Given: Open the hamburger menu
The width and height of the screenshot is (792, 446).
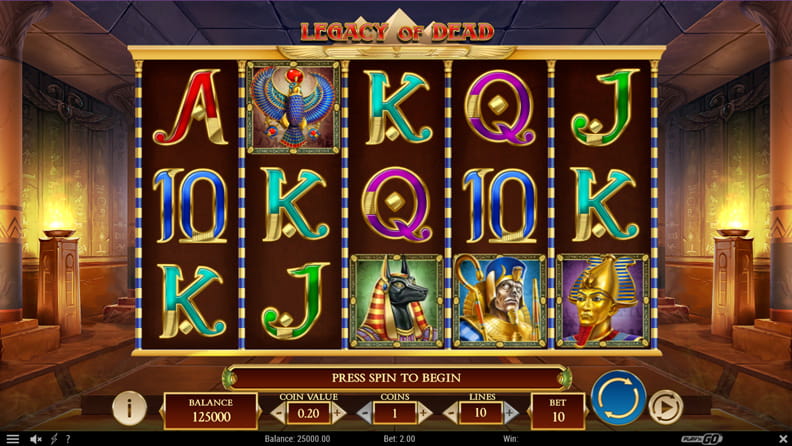Looking at the screenshot, I should tap(12, 439).
